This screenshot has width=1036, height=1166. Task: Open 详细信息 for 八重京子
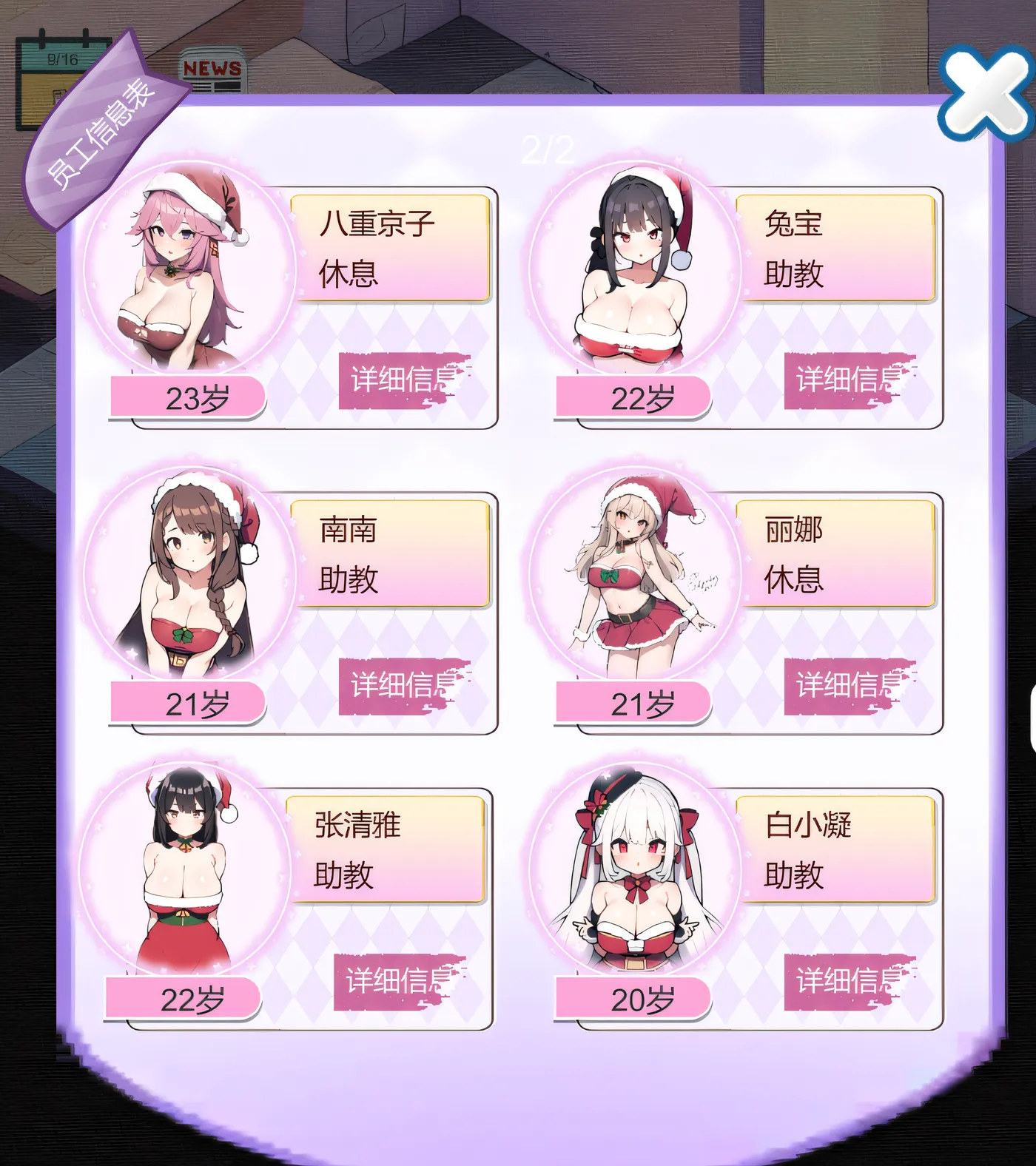click(x=403, y=381)
